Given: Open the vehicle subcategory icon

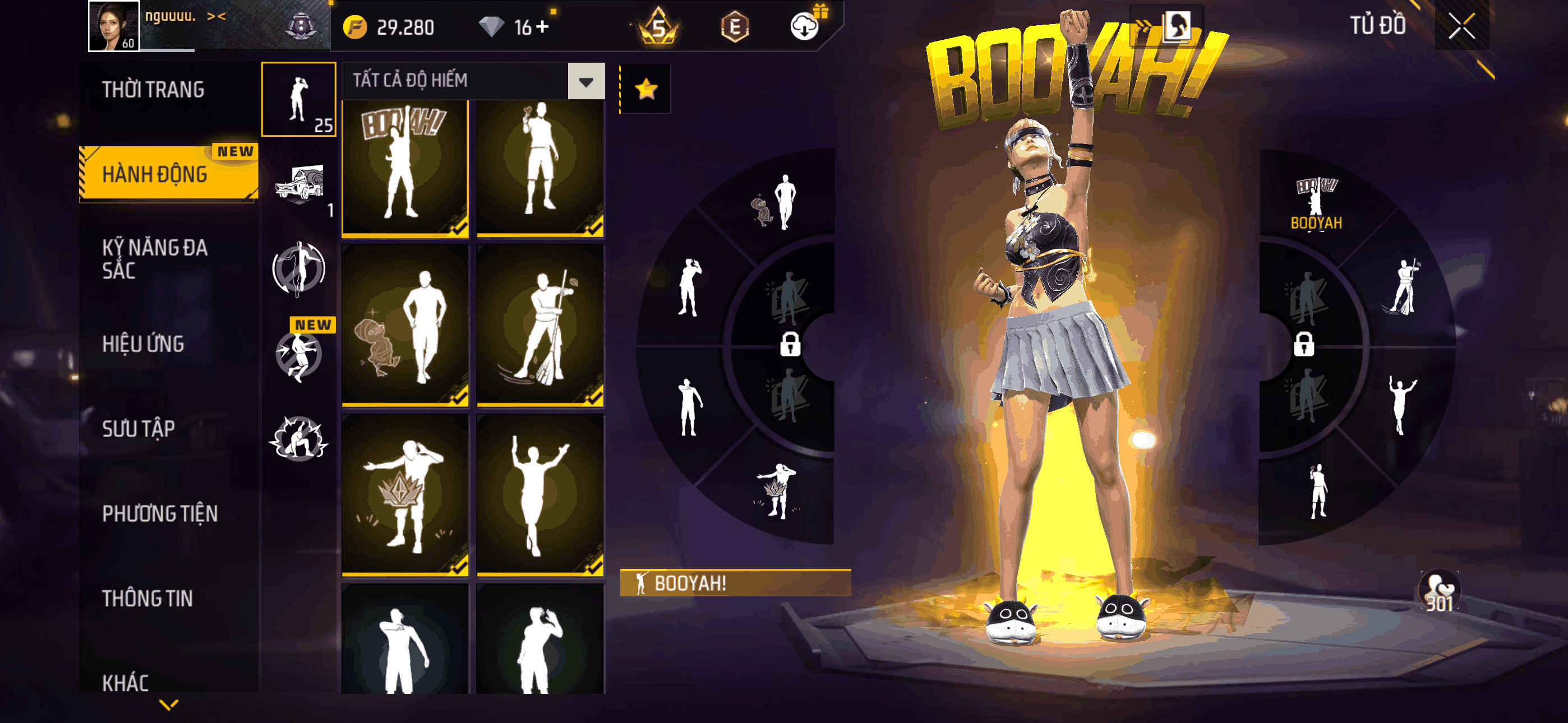Looking at the screenshot, I should click(x=299, y=183).
